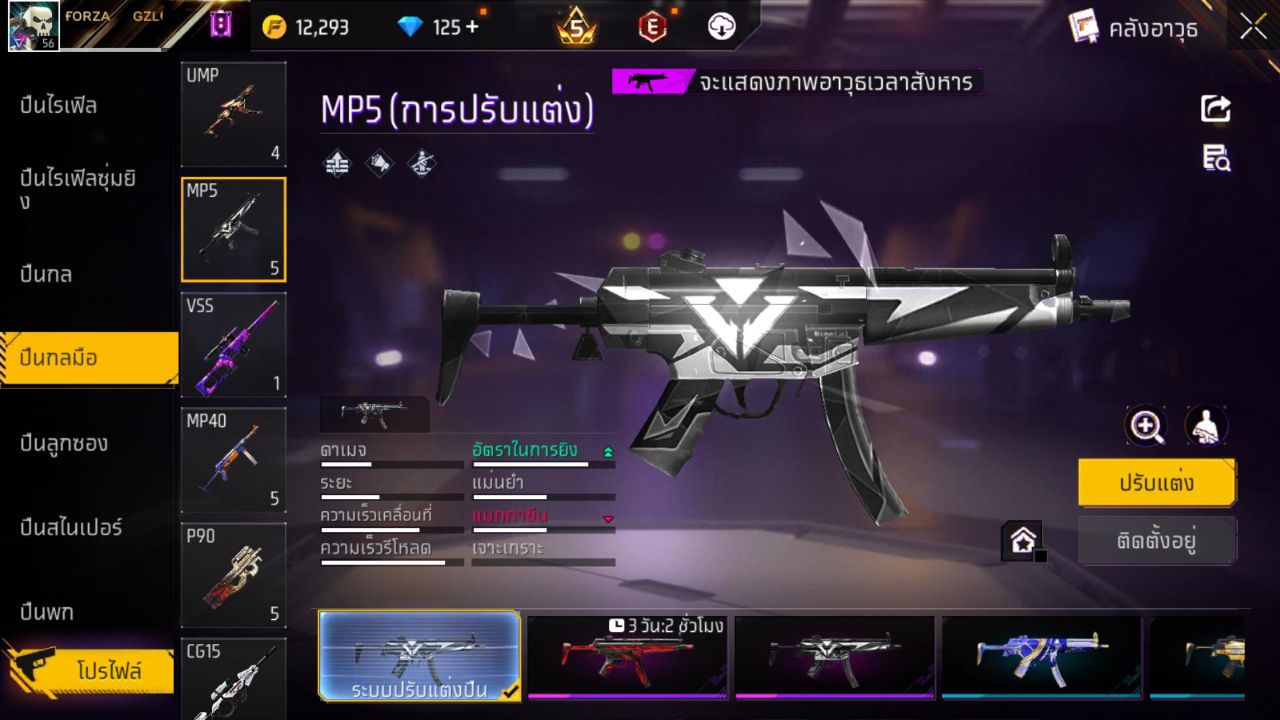Switch to the ปืนสไนเปอร์ category tab
The width and height of the screenshot is (1280, 720).
70,527
